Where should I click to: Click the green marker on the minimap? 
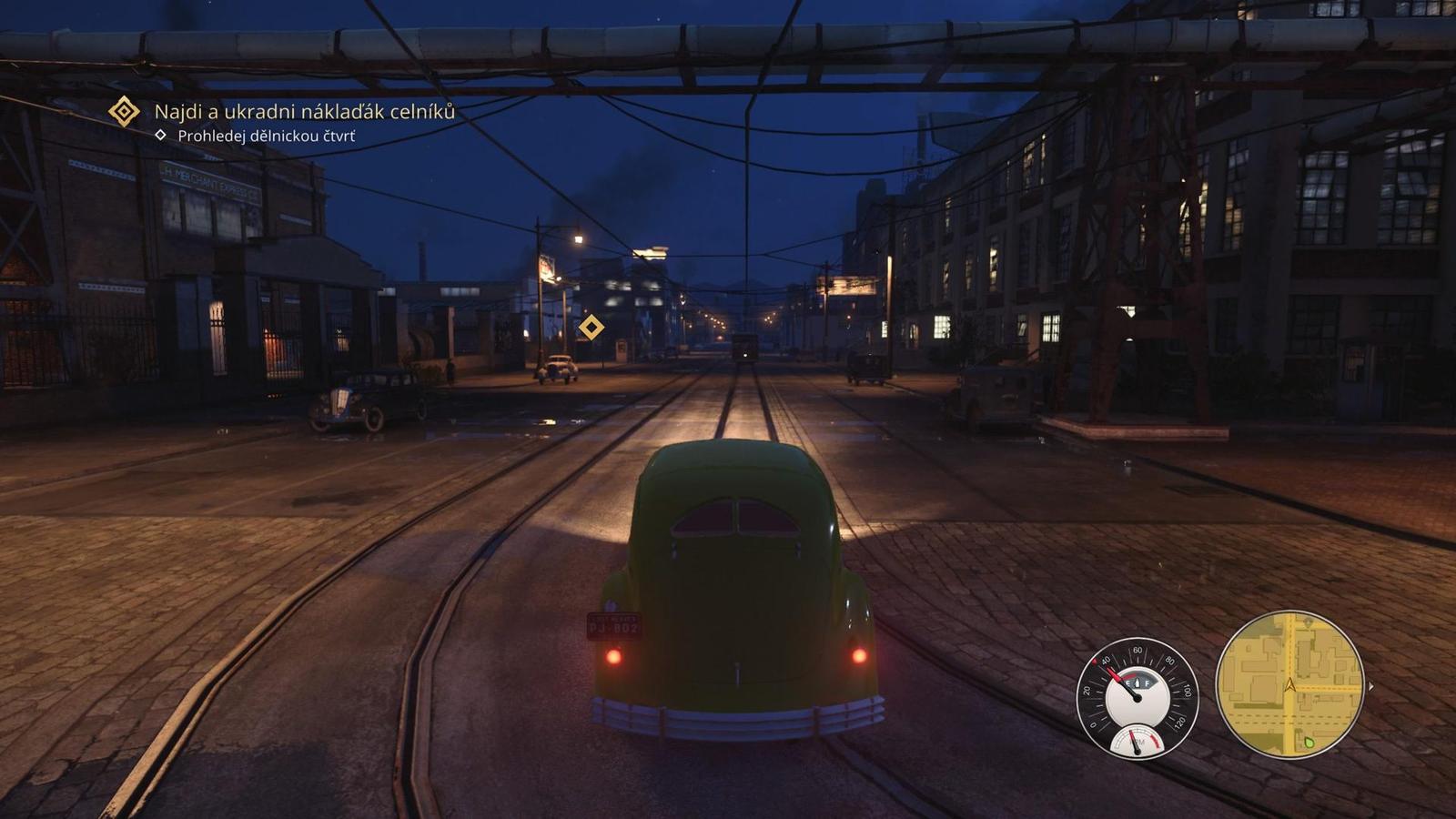pyautogui.click(x=1309, y=742)
